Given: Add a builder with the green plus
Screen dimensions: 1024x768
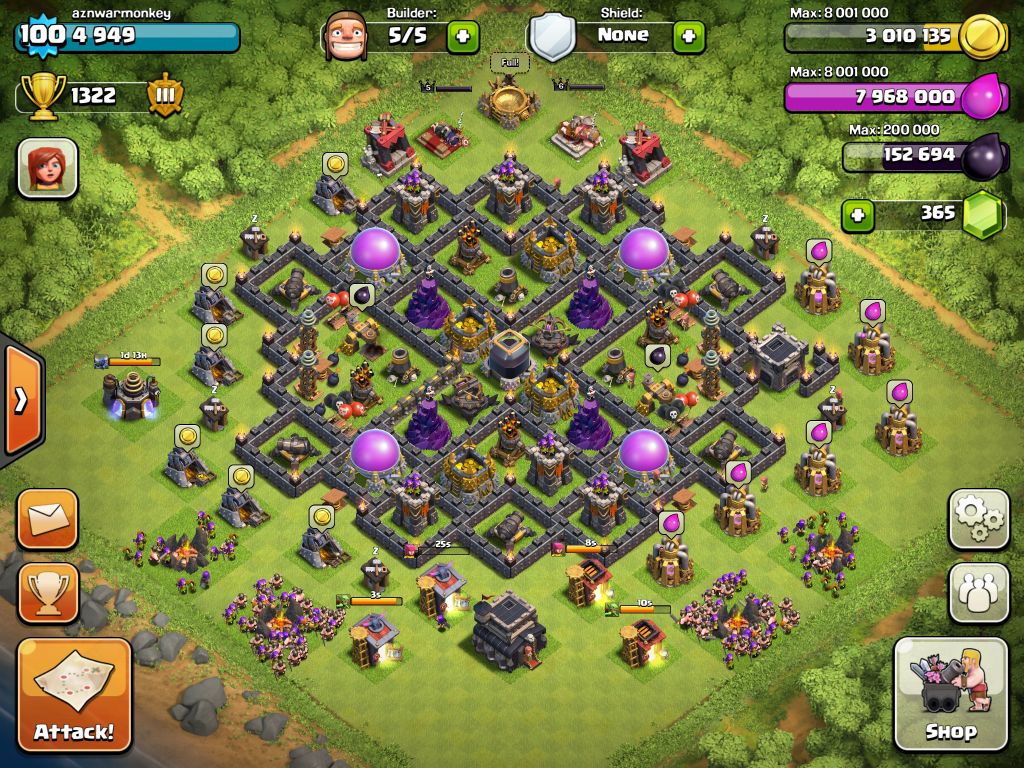Looking at the screenshot, I should (462, 37).
